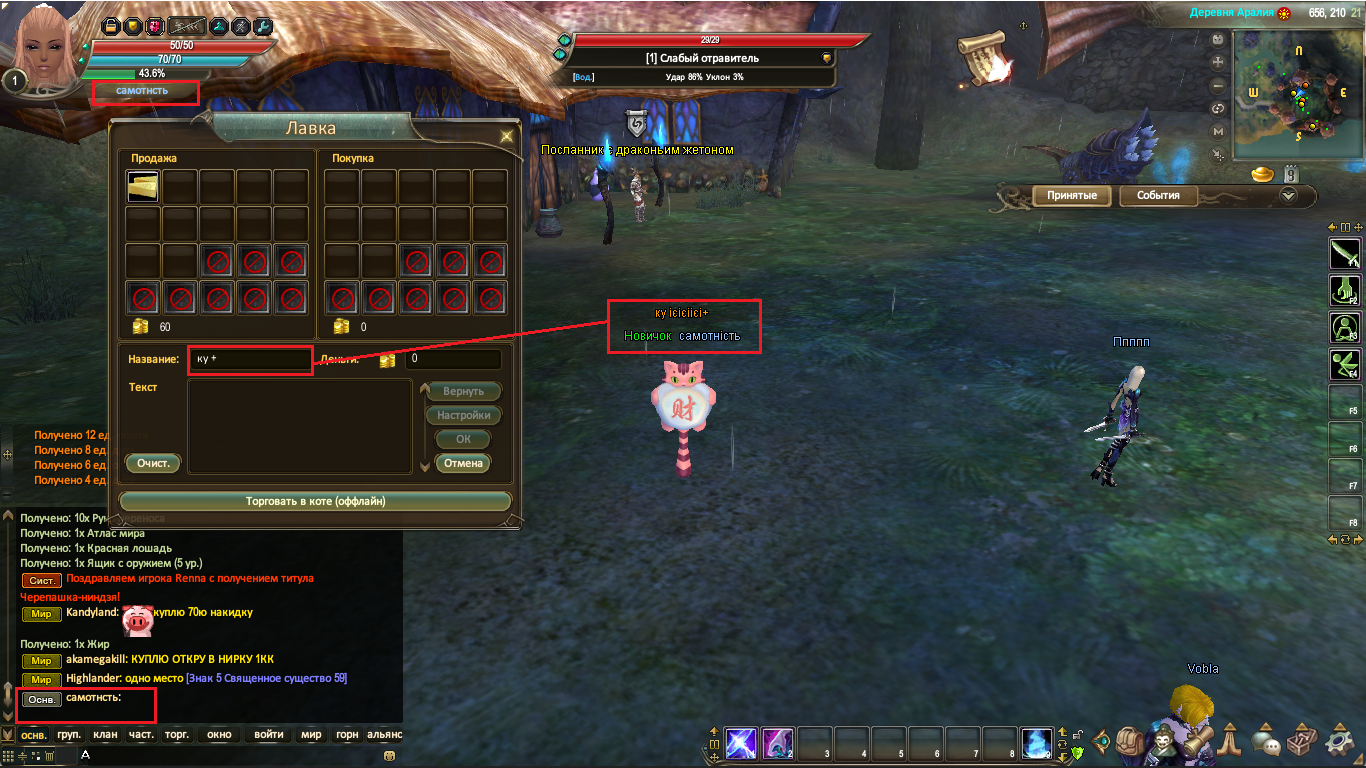This screenshot has width=1366, height=768.
Task: Confirm the shop with the OK button
Action: tap(463, 439)
